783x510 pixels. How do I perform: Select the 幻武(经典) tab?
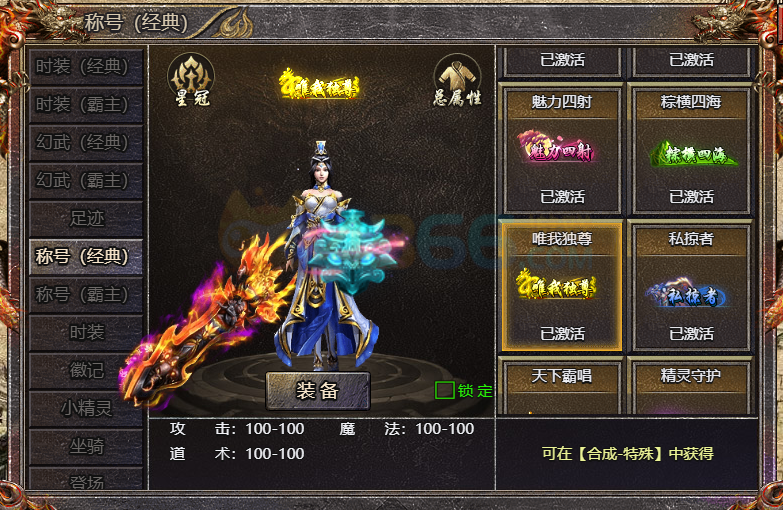[84, 143]
